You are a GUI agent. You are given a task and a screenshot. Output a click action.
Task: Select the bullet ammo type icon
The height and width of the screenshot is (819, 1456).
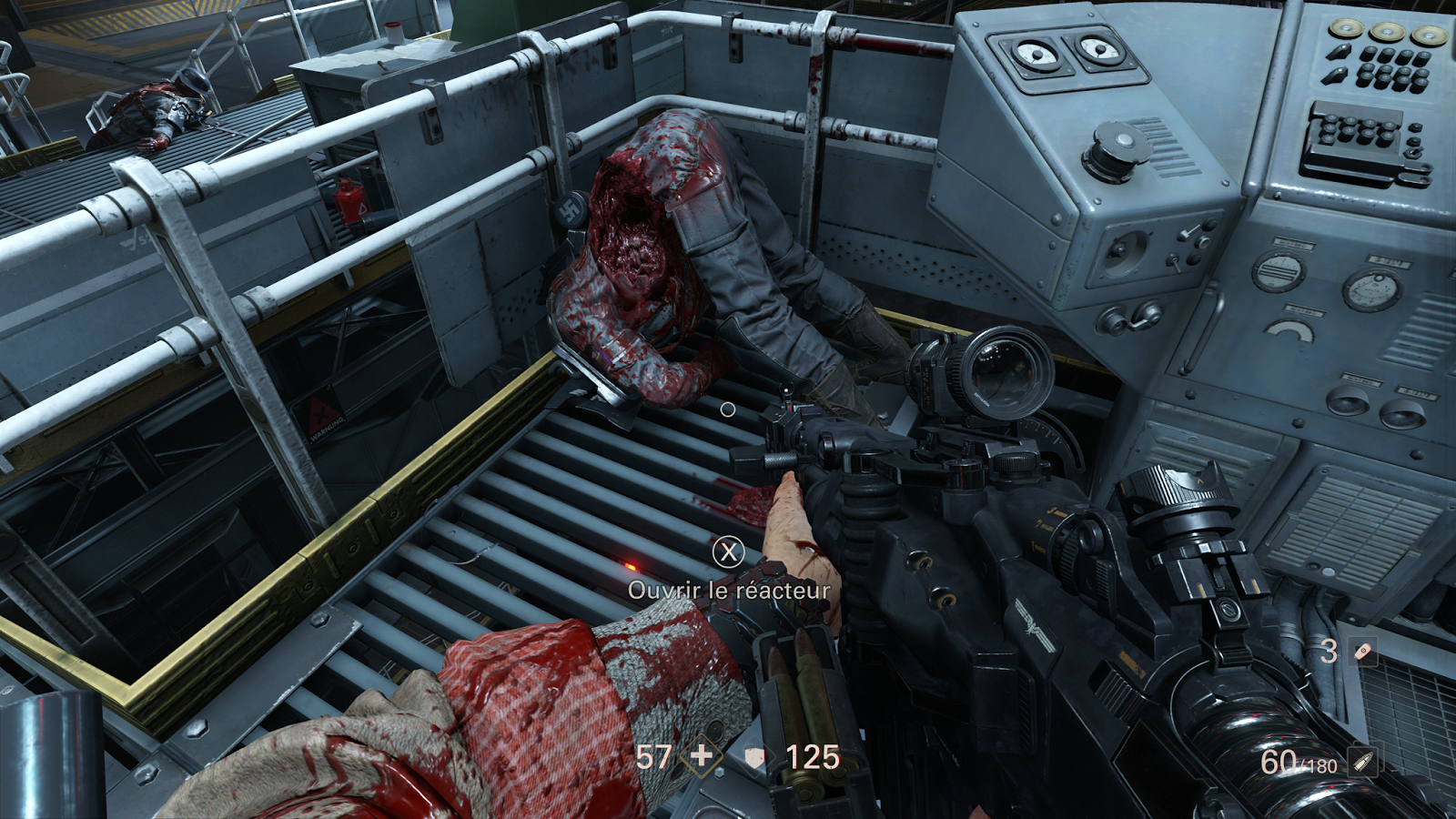[x=1362, y=761]
